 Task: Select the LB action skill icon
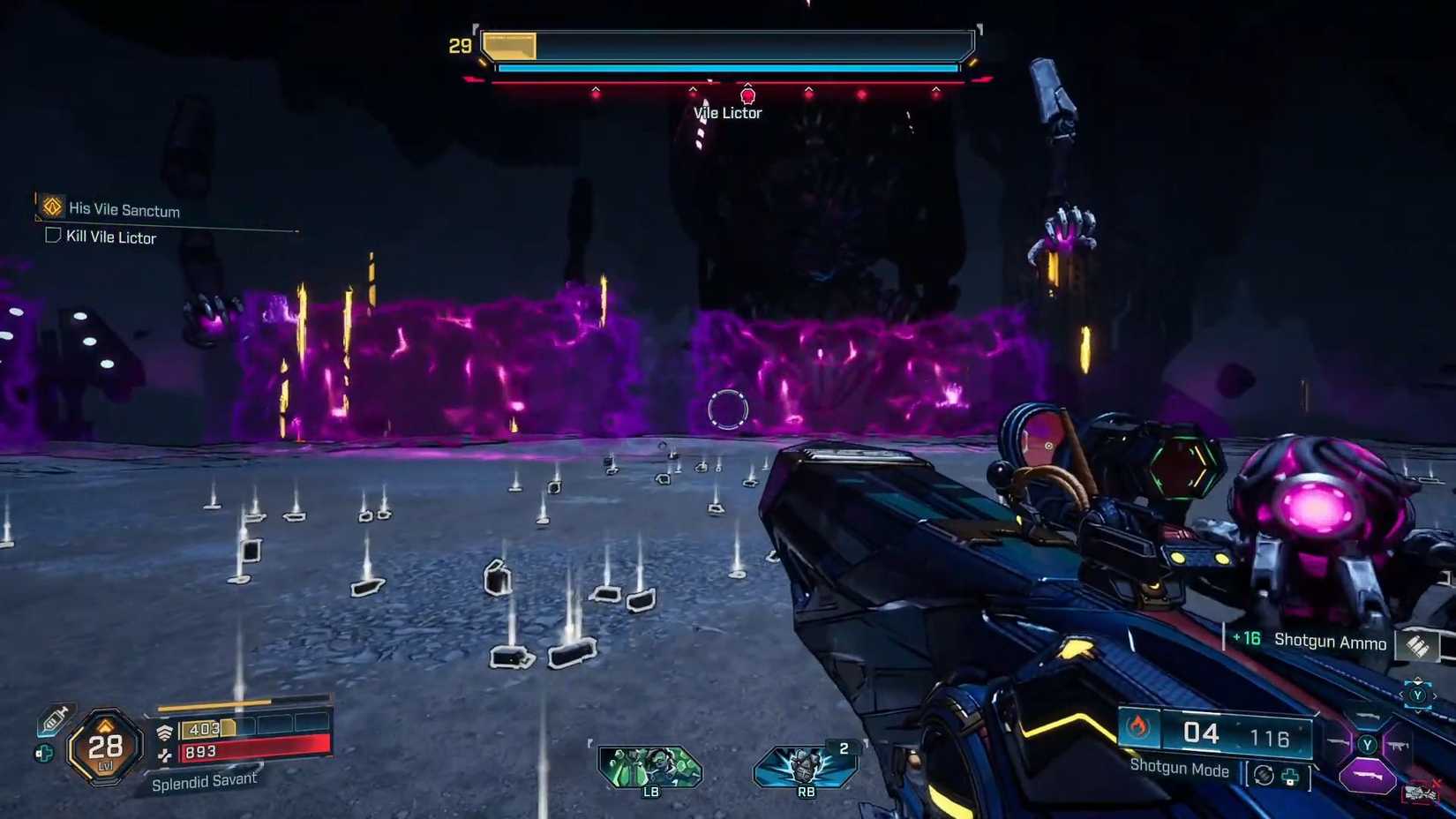[650, 769]
